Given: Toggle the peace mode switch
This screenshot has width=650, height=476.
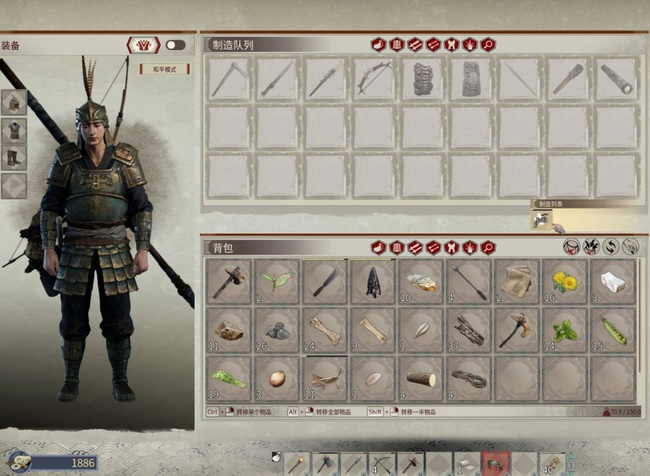Looking at the screenshot, I should 175,45.
